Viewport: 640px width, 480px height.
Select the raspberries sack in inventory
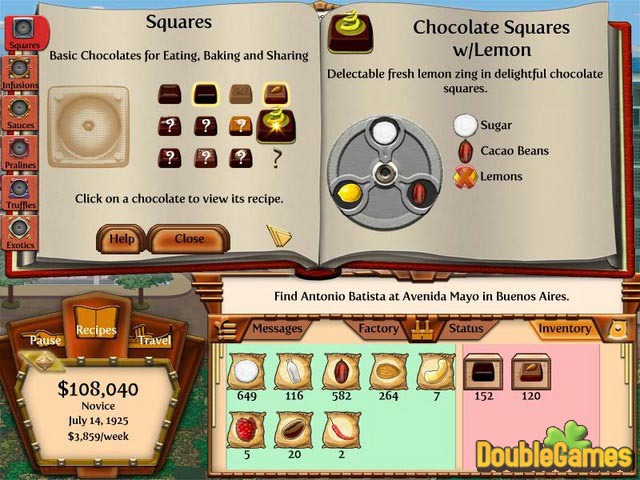tap(245, 429)
